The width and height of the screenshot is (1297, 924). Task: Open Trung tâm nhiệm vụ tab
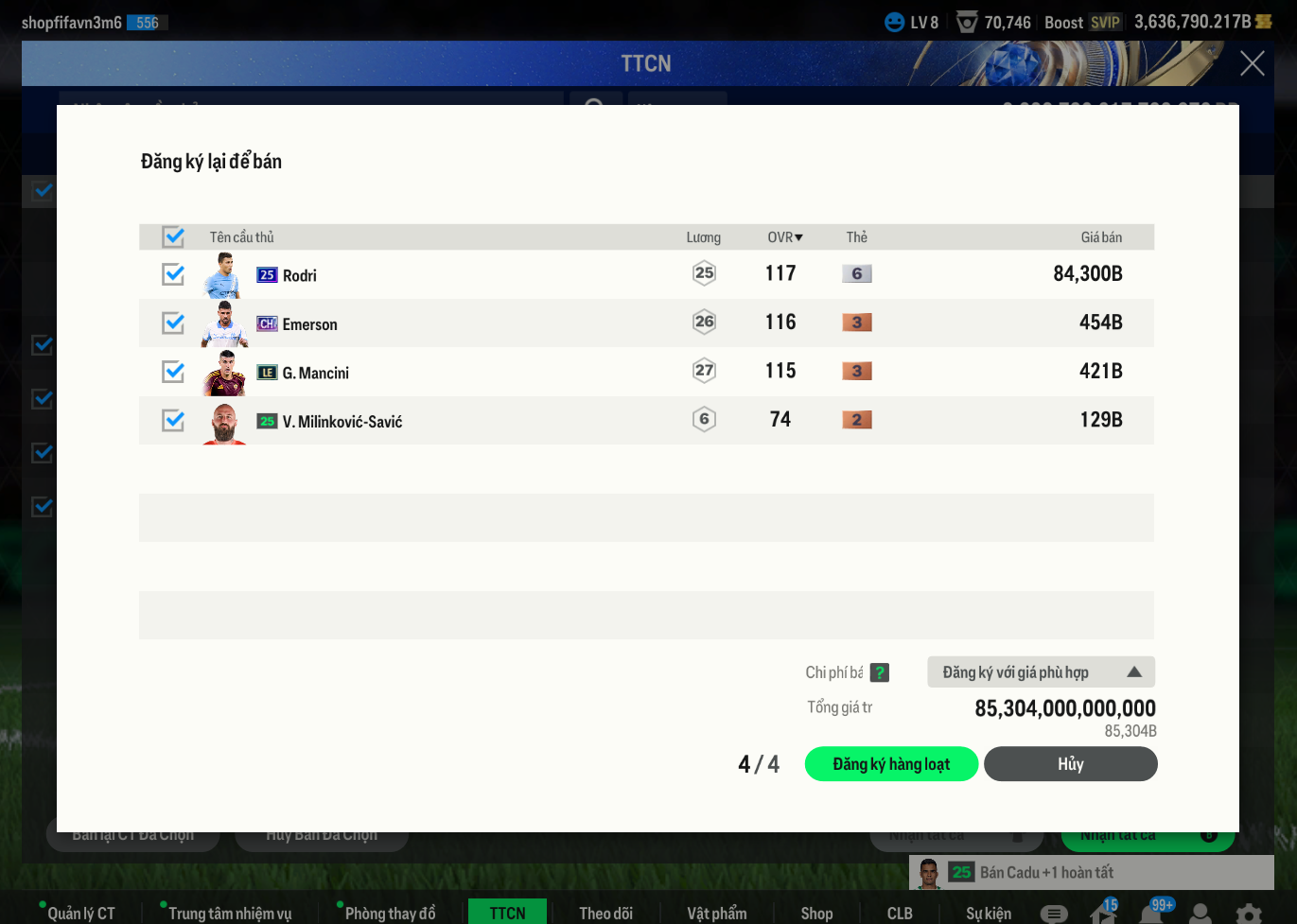click(x=230, y=913)
